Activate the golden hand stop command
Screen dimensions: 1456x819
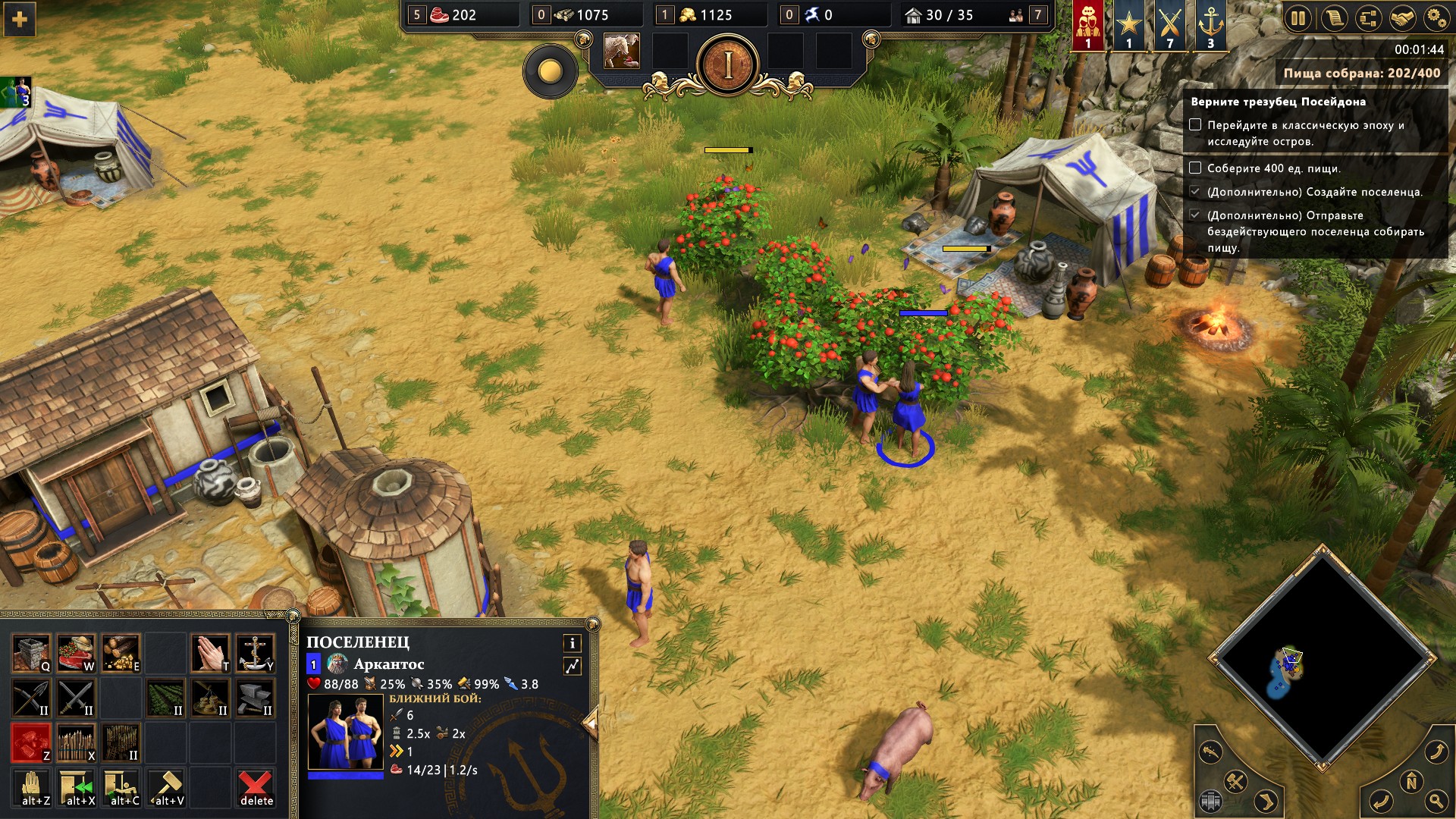[33, 787]
